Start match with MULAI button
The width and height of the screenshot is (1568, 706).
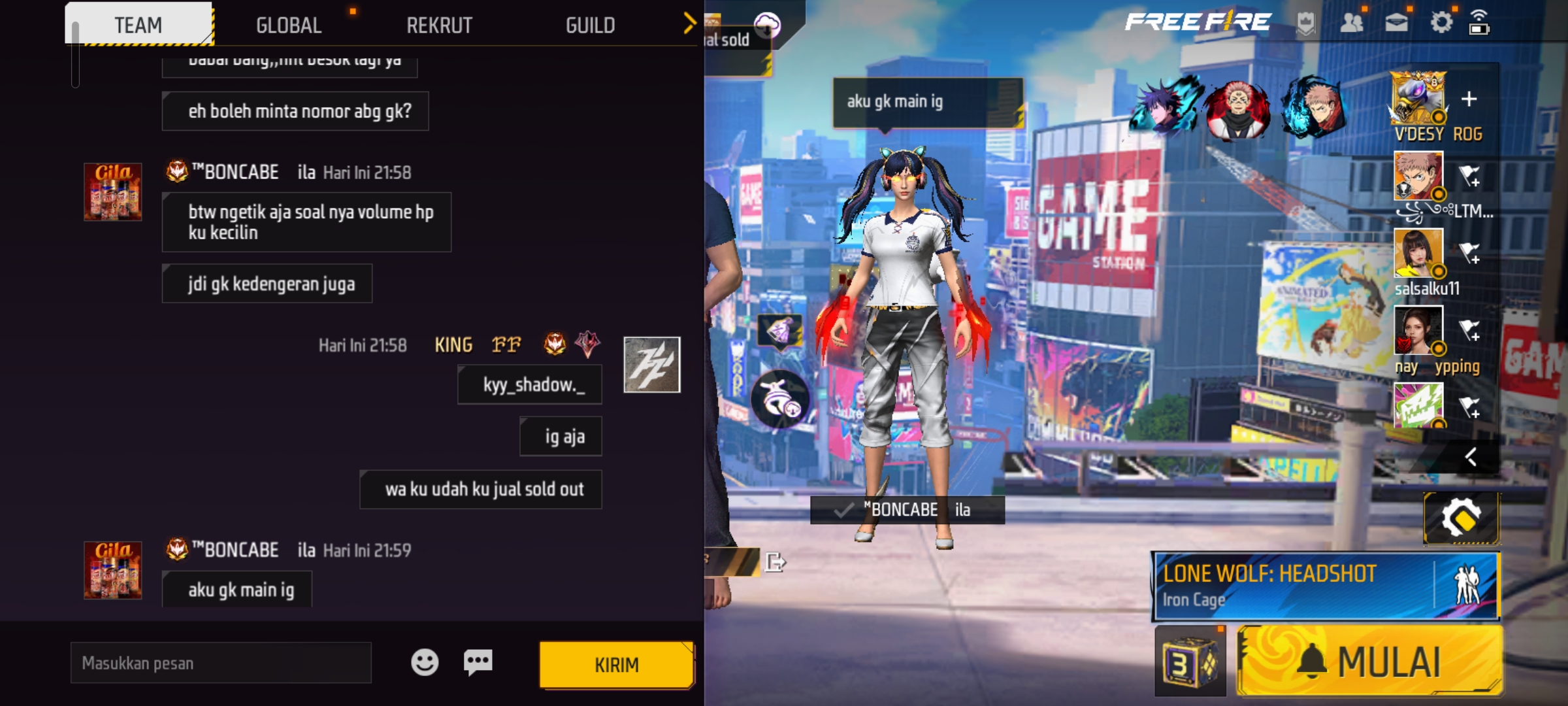point(1369,662)
